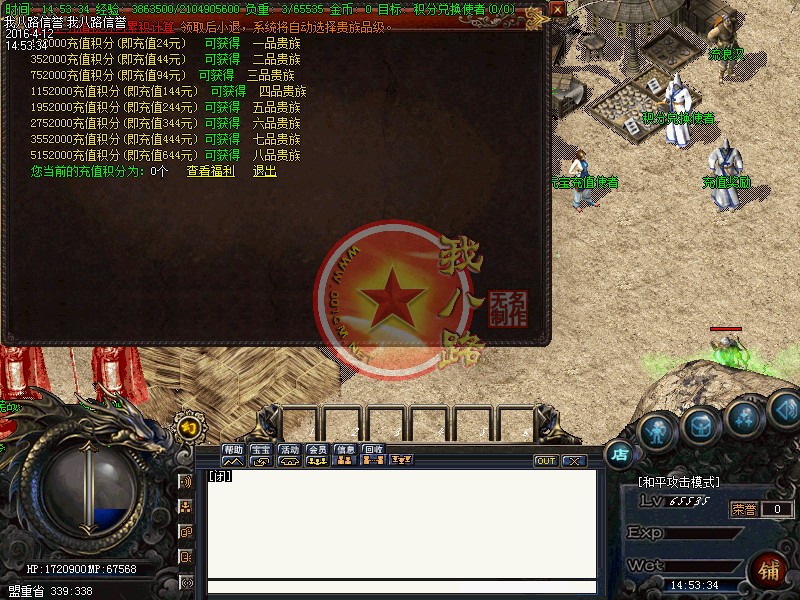
Task: Click the golden 幻 round icon
Action: coord(187,428)
